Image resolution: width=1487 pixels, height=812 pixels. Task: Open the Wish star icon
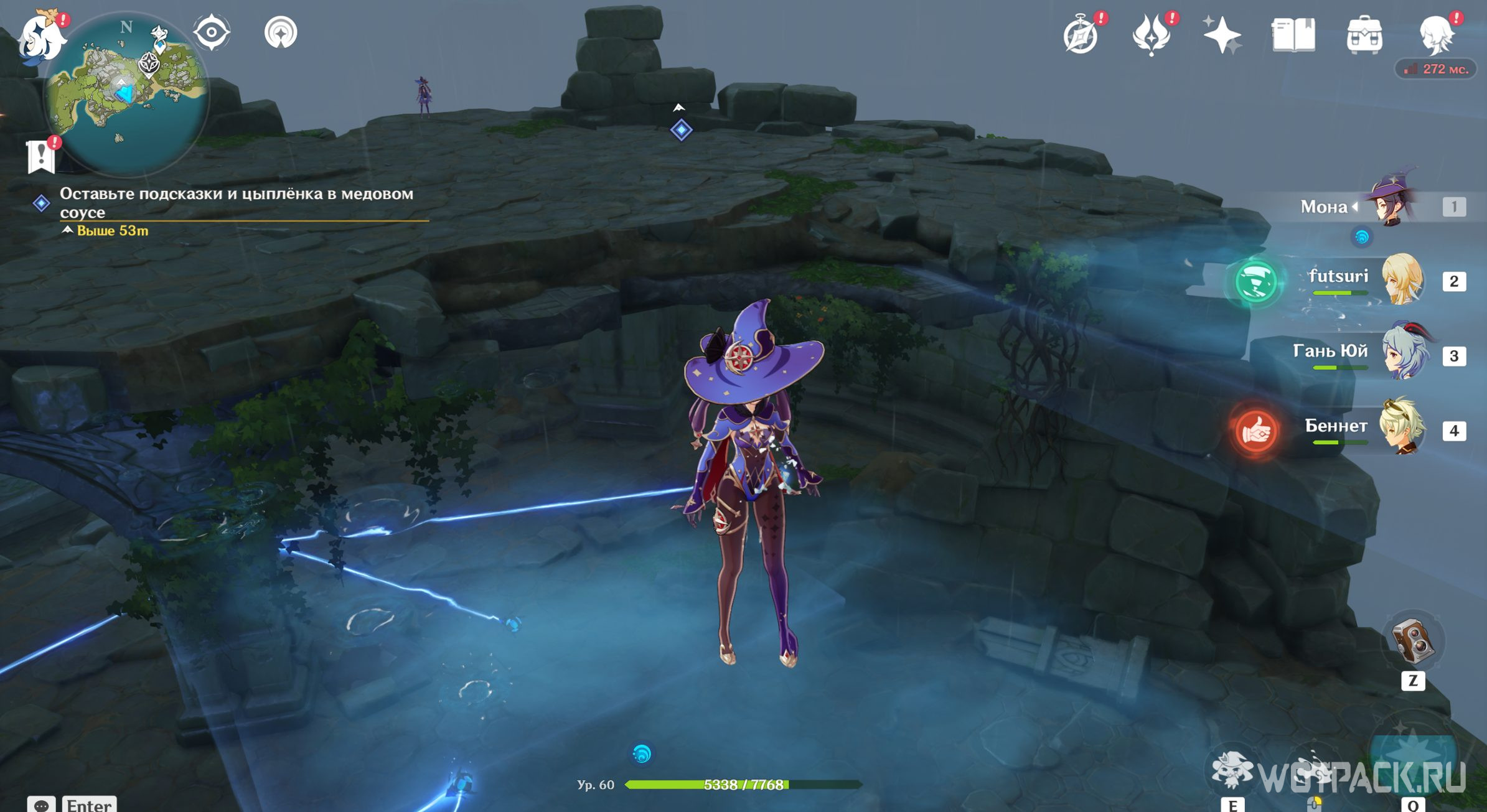tap(1221, 35)
